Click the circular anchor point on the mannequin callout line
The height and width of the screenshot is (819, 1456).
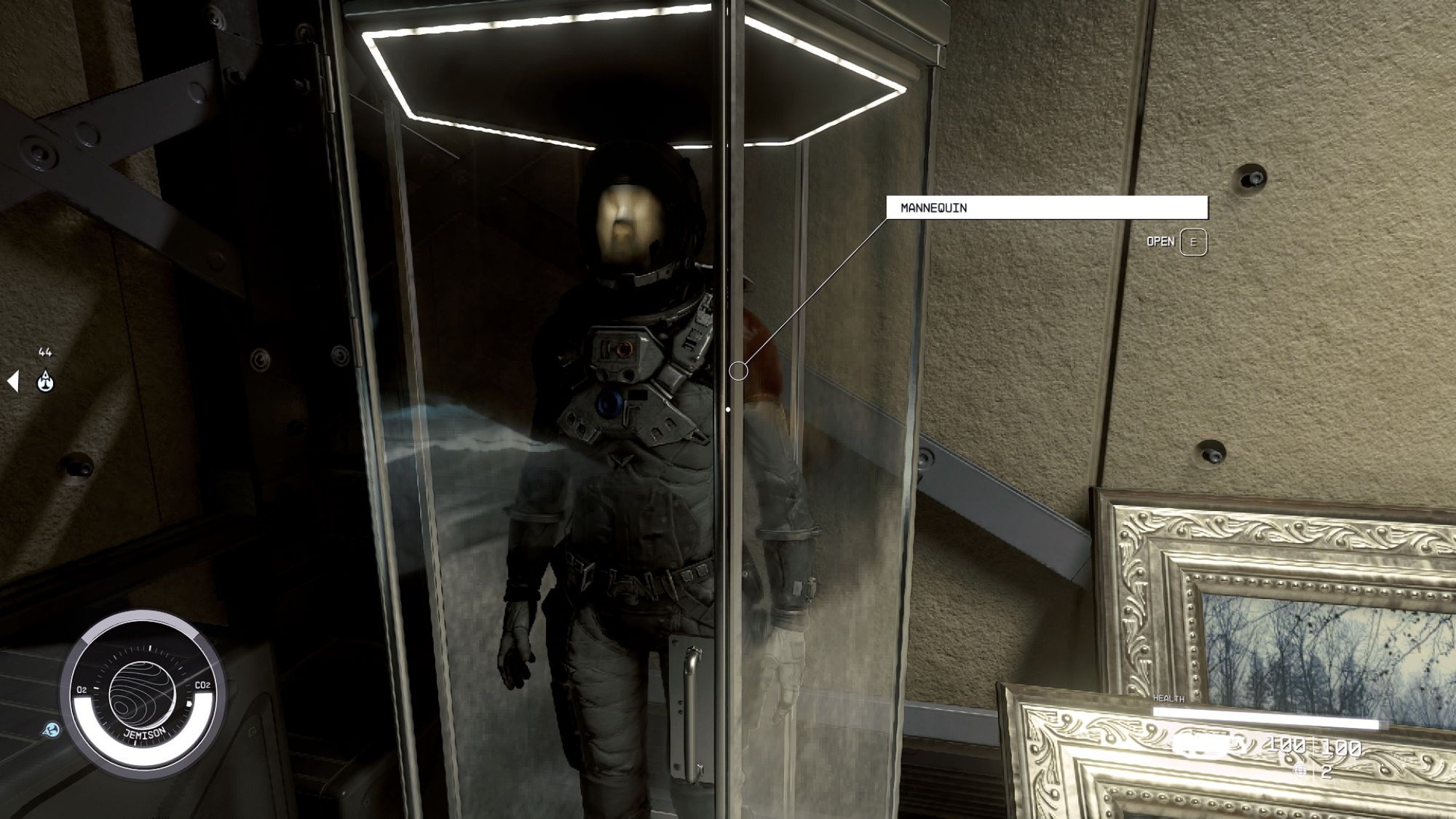point(738,369)
